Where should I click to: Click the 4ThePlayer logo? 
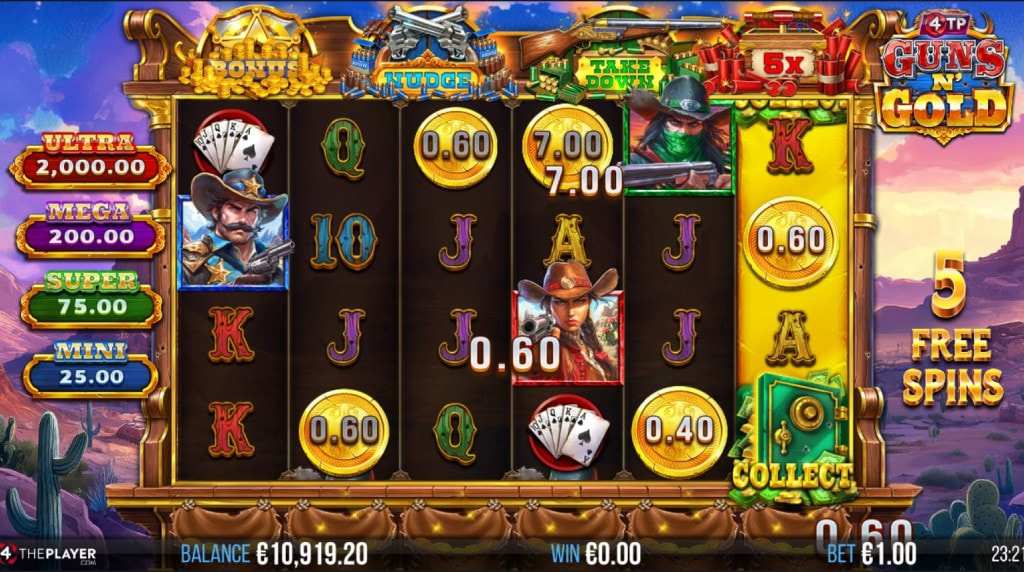tap(50, 553)
